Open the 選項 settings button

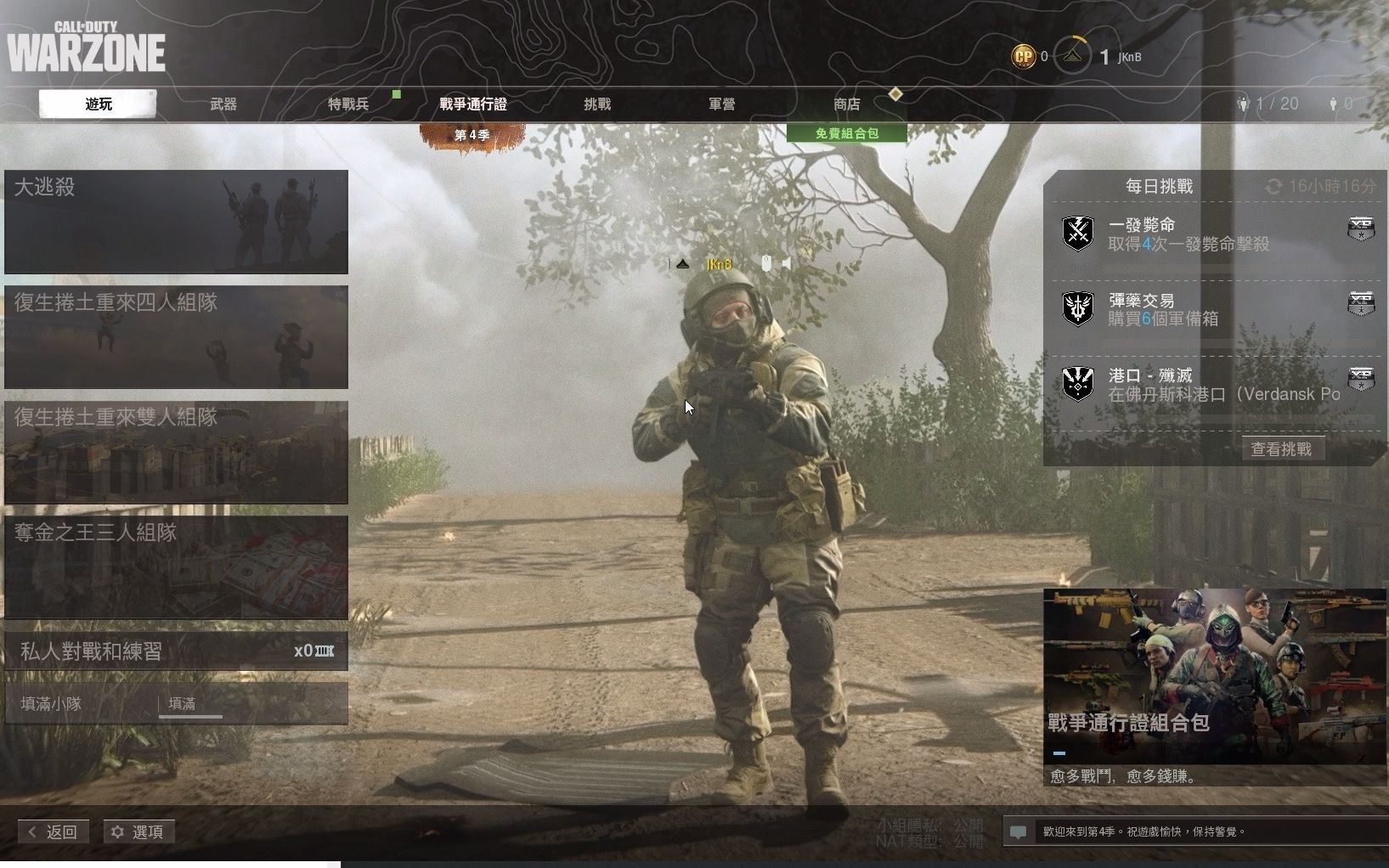coord(138,831)
